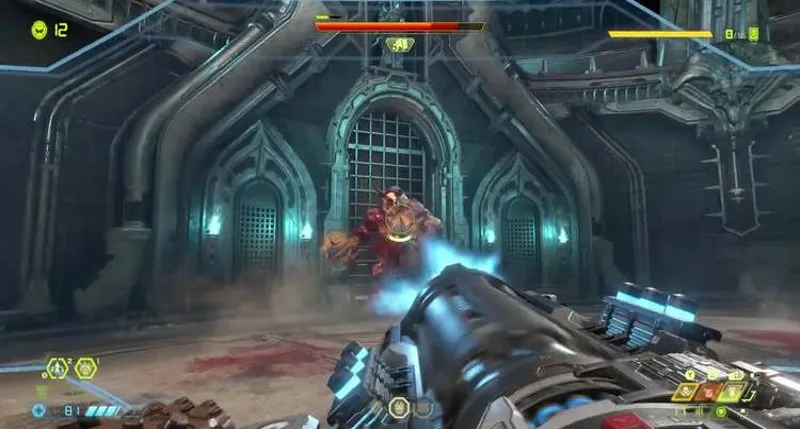The width and height of the screenshot is (800, 429).
Task: Select the left yellow weapon mod icon
Action: 687,392
